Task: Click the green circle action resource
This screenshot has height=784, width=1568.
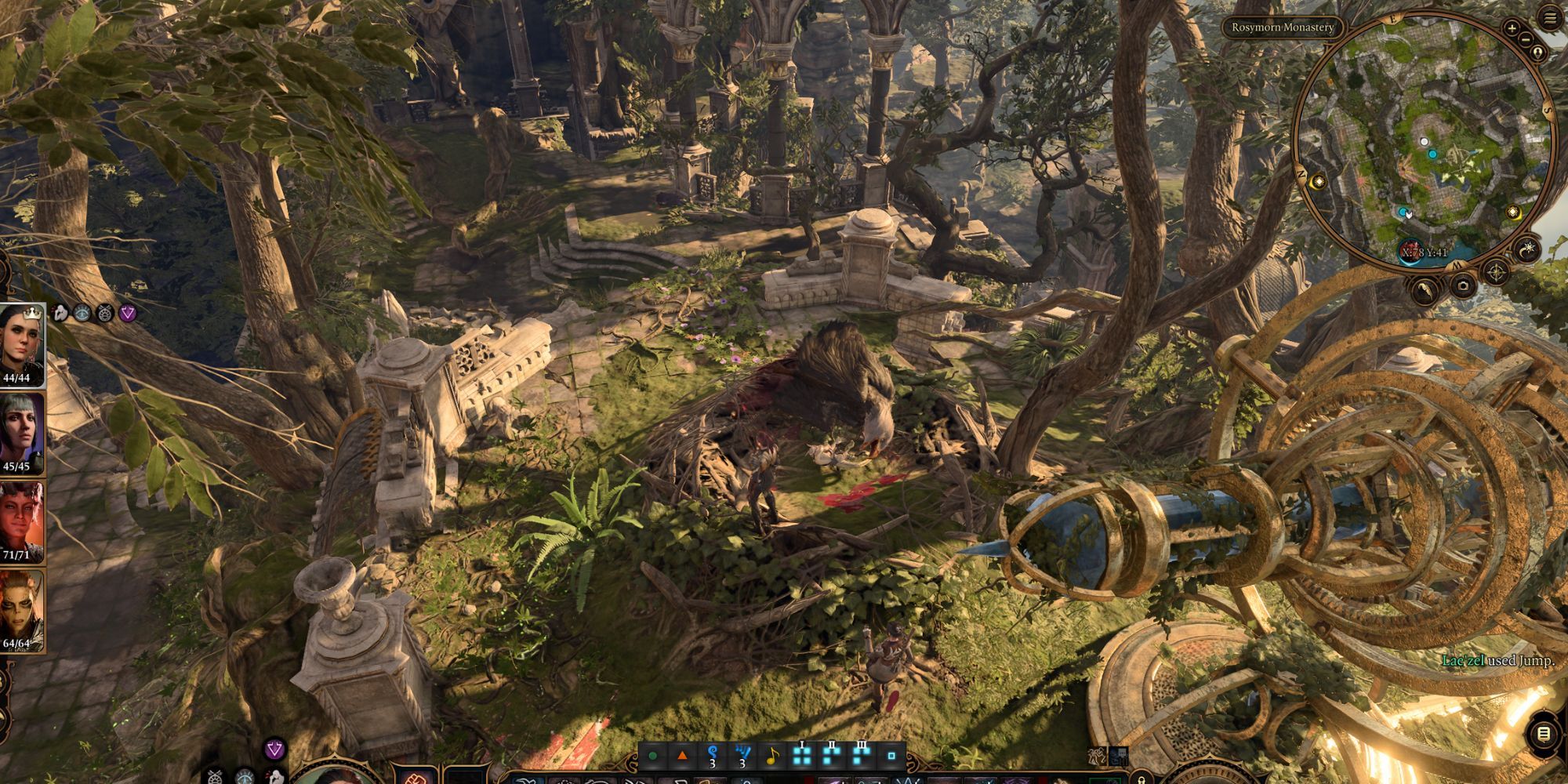Action: coord(652,757)
